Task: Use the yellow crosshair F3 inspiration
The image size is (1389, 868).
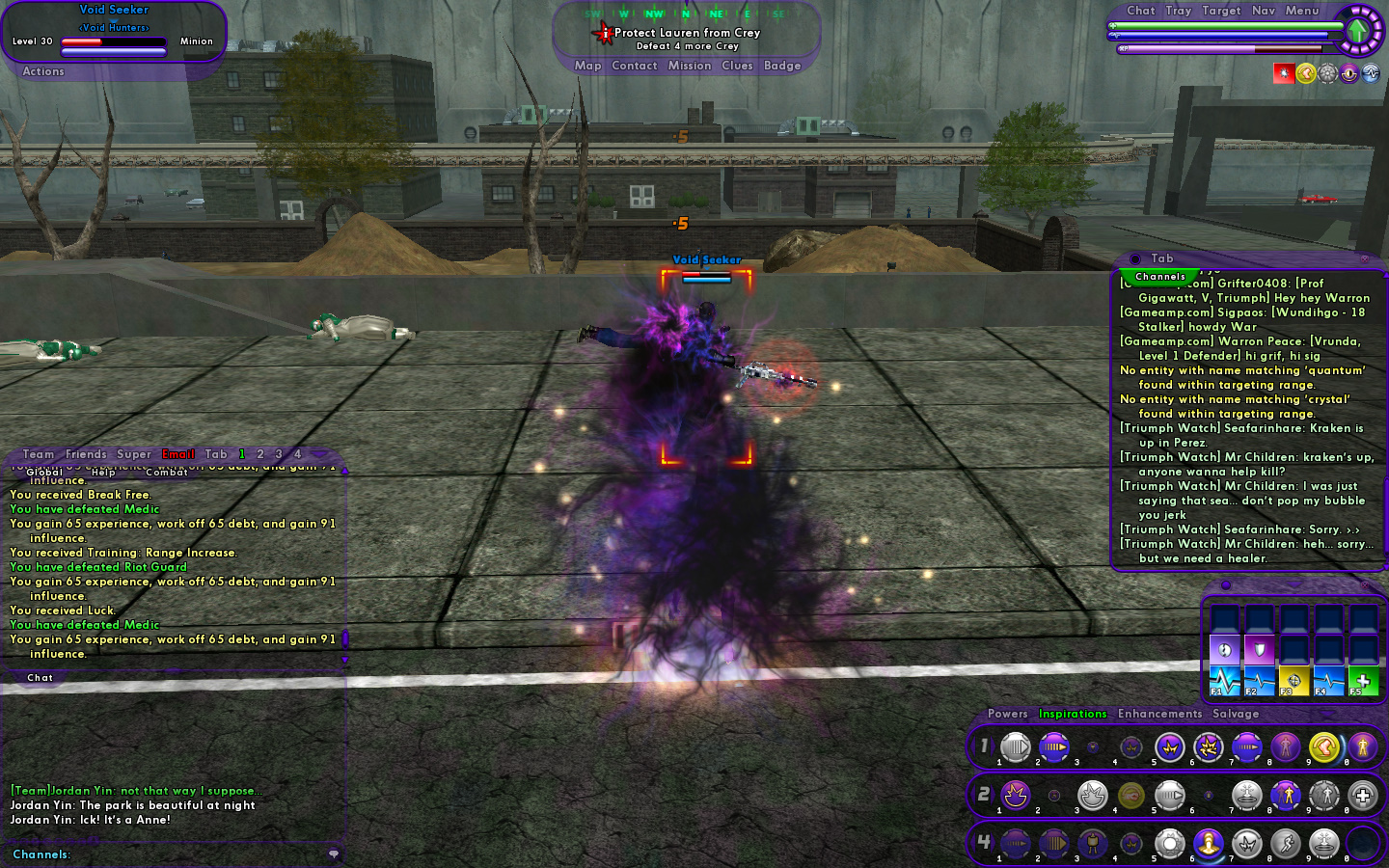Action: tap(1294, 681)
